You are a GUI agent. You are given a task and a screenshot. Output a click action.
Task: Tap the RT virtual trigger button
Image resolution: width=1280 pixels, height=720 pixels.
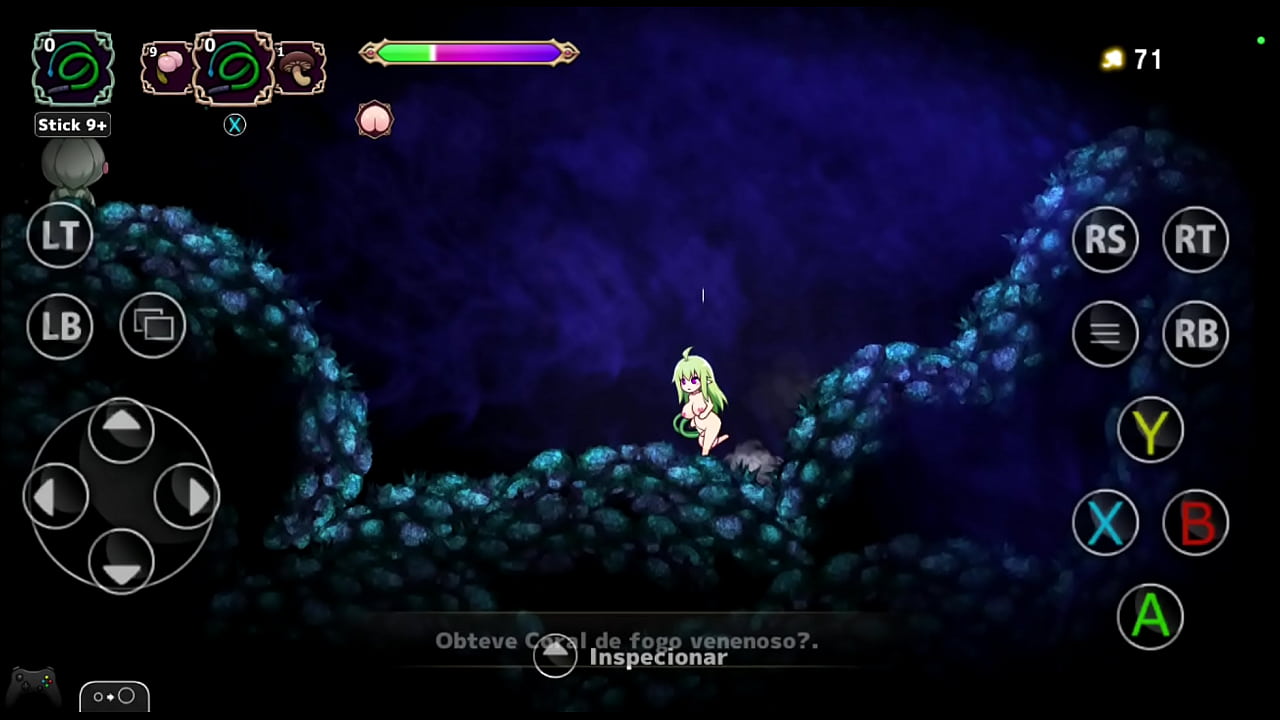pos(1196,240)
